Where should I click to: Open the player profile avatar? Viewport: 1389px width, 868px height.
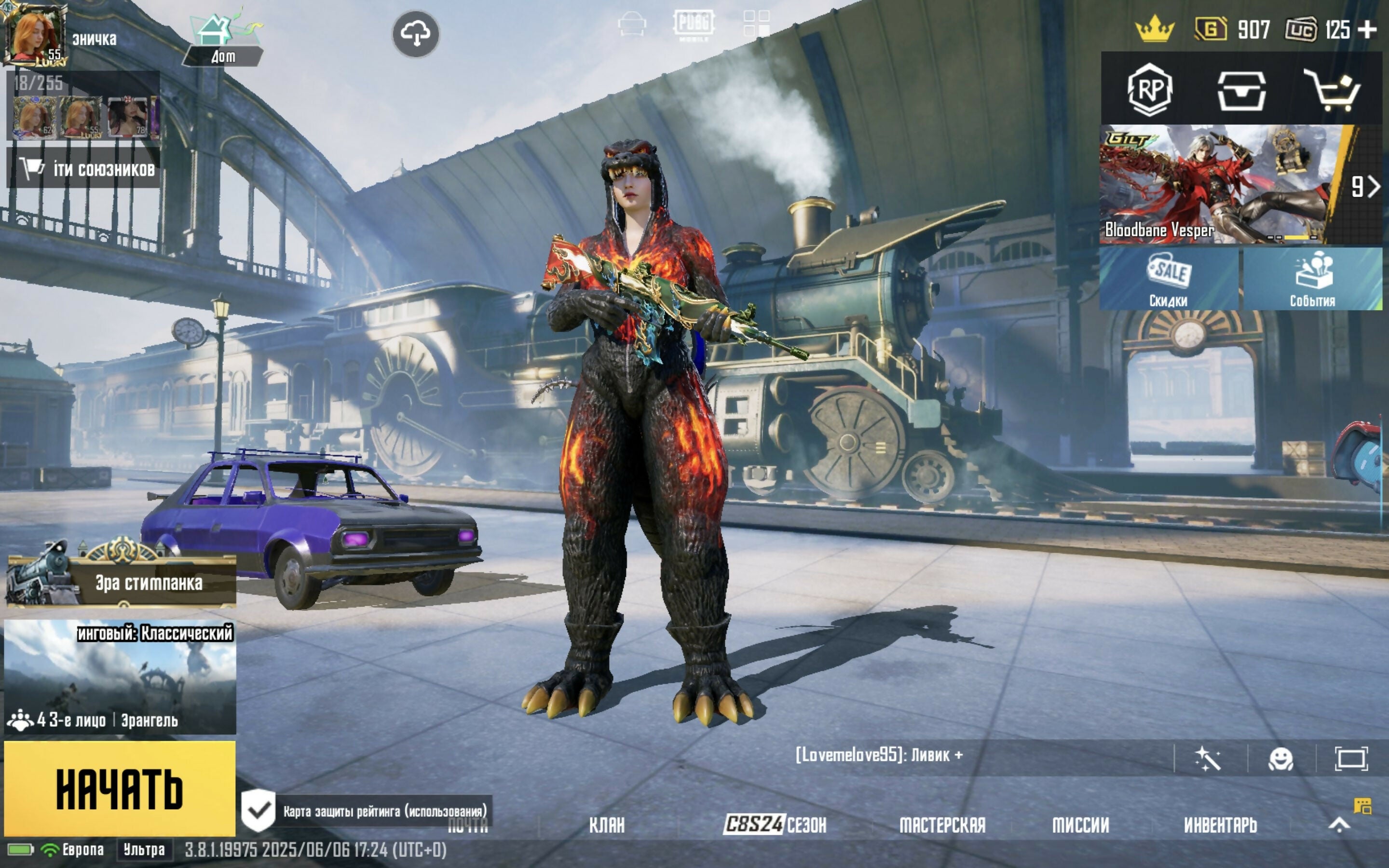point(34,34)
